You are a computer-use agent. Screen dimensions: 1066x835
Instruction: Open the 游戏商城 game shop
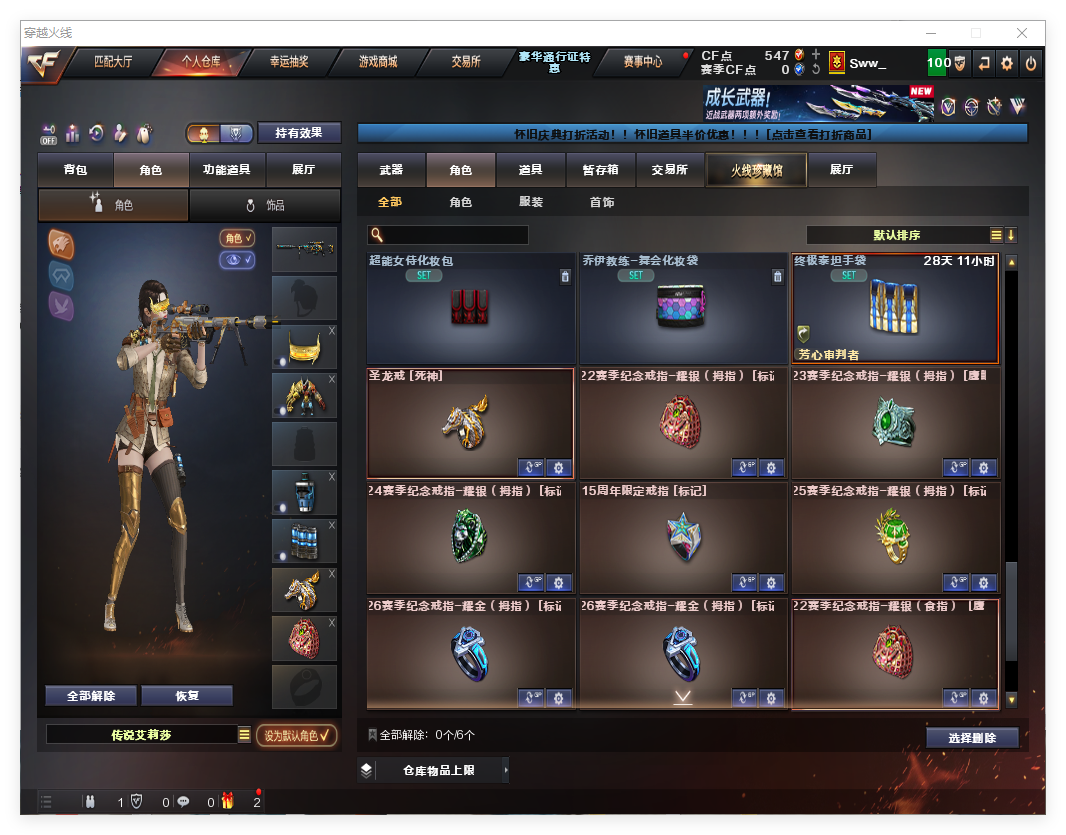[x=378, y=62]
